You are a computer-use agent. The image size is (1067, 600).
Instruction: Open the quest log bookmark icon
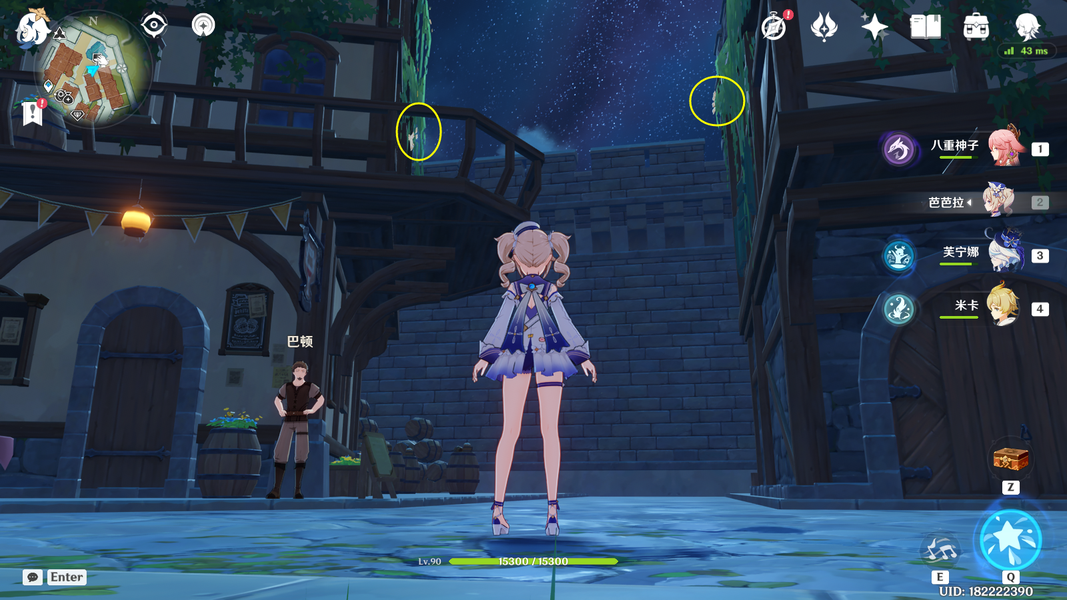32,114
